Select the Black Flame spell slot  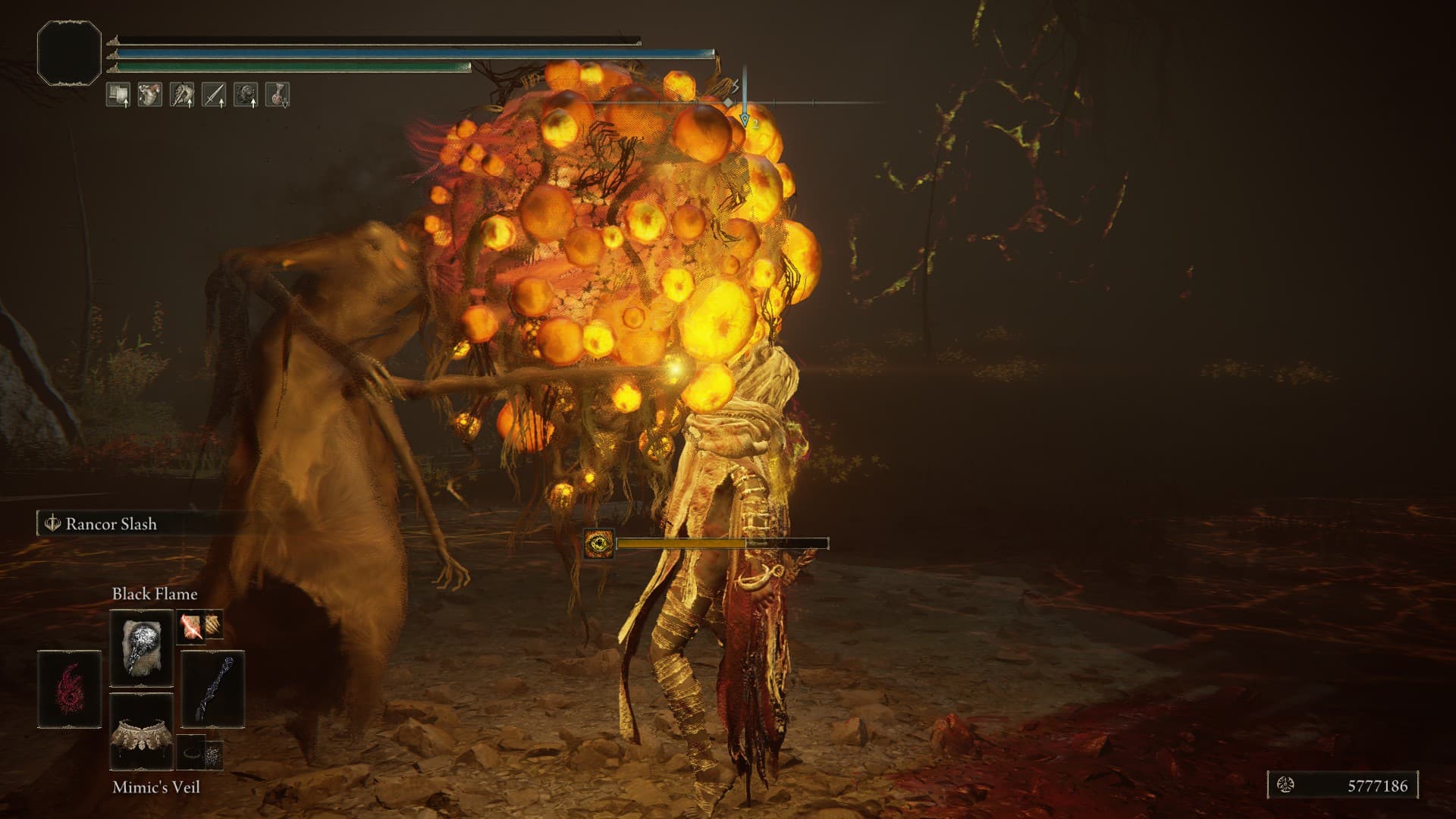pyautogui.click(x=142, y=647)
